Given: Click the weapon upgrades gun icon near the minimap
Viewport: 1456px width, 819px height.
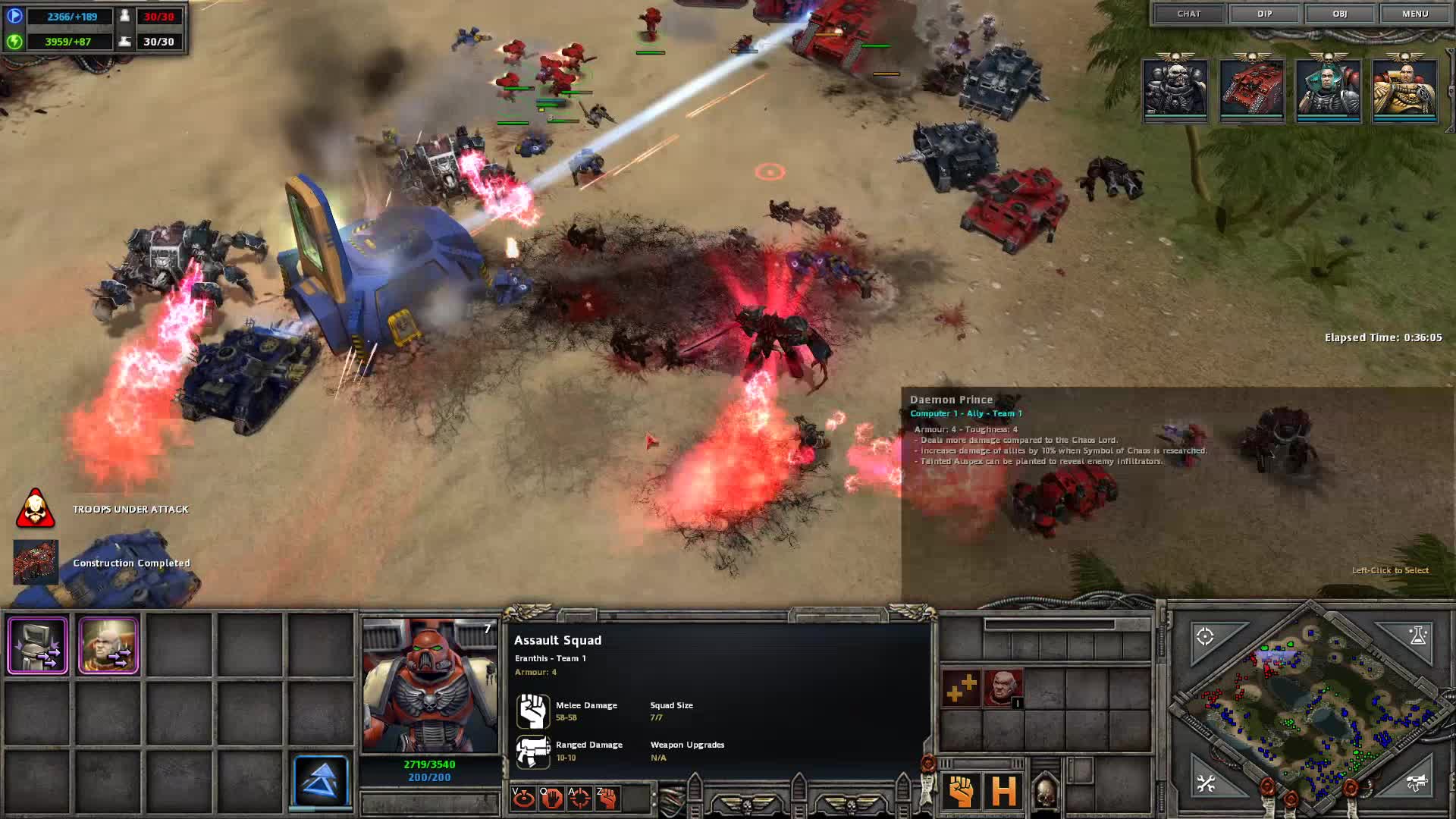Looking at the screenshot, I should click(x=1417, y=785).
